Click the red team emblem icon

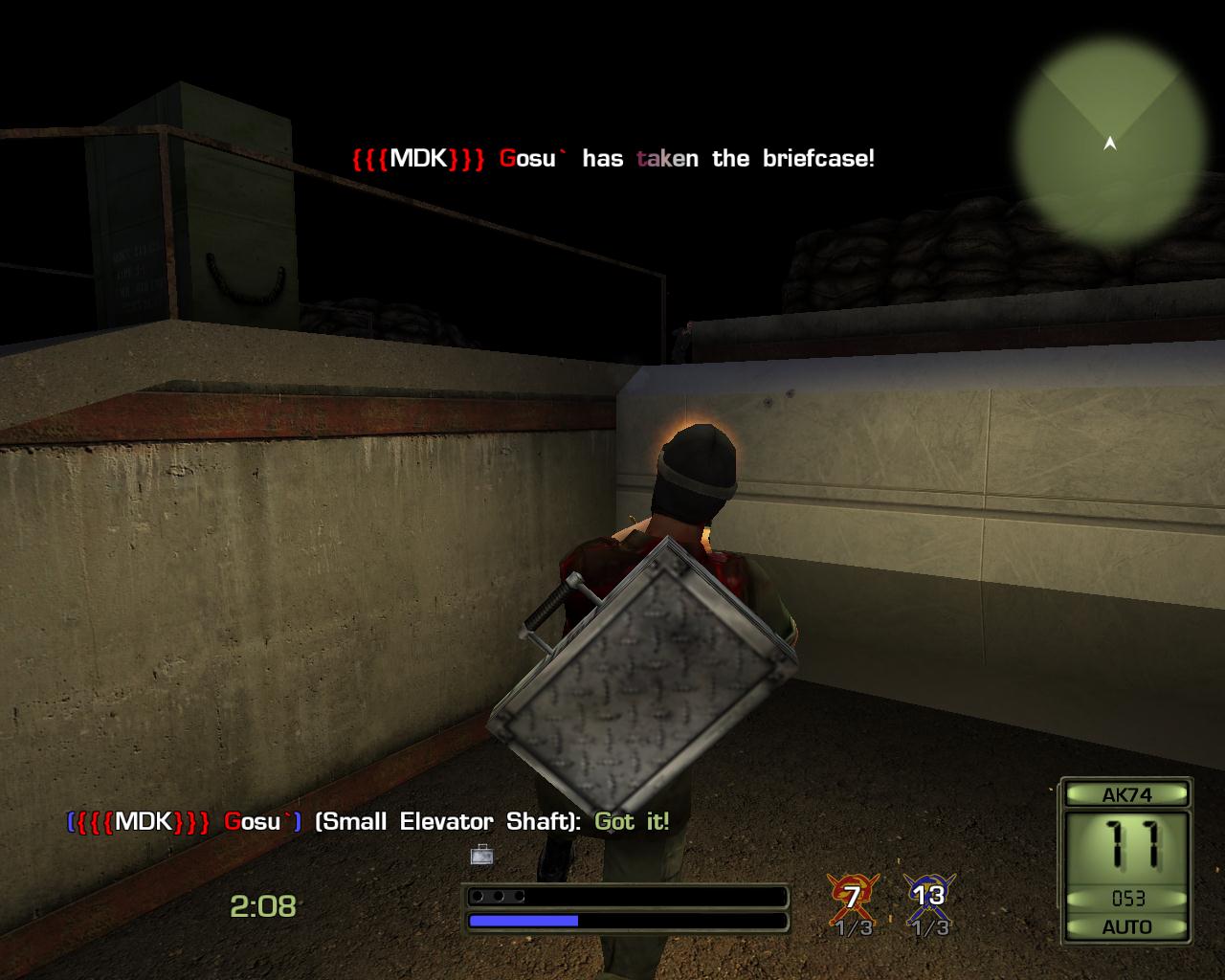(852, 896)
